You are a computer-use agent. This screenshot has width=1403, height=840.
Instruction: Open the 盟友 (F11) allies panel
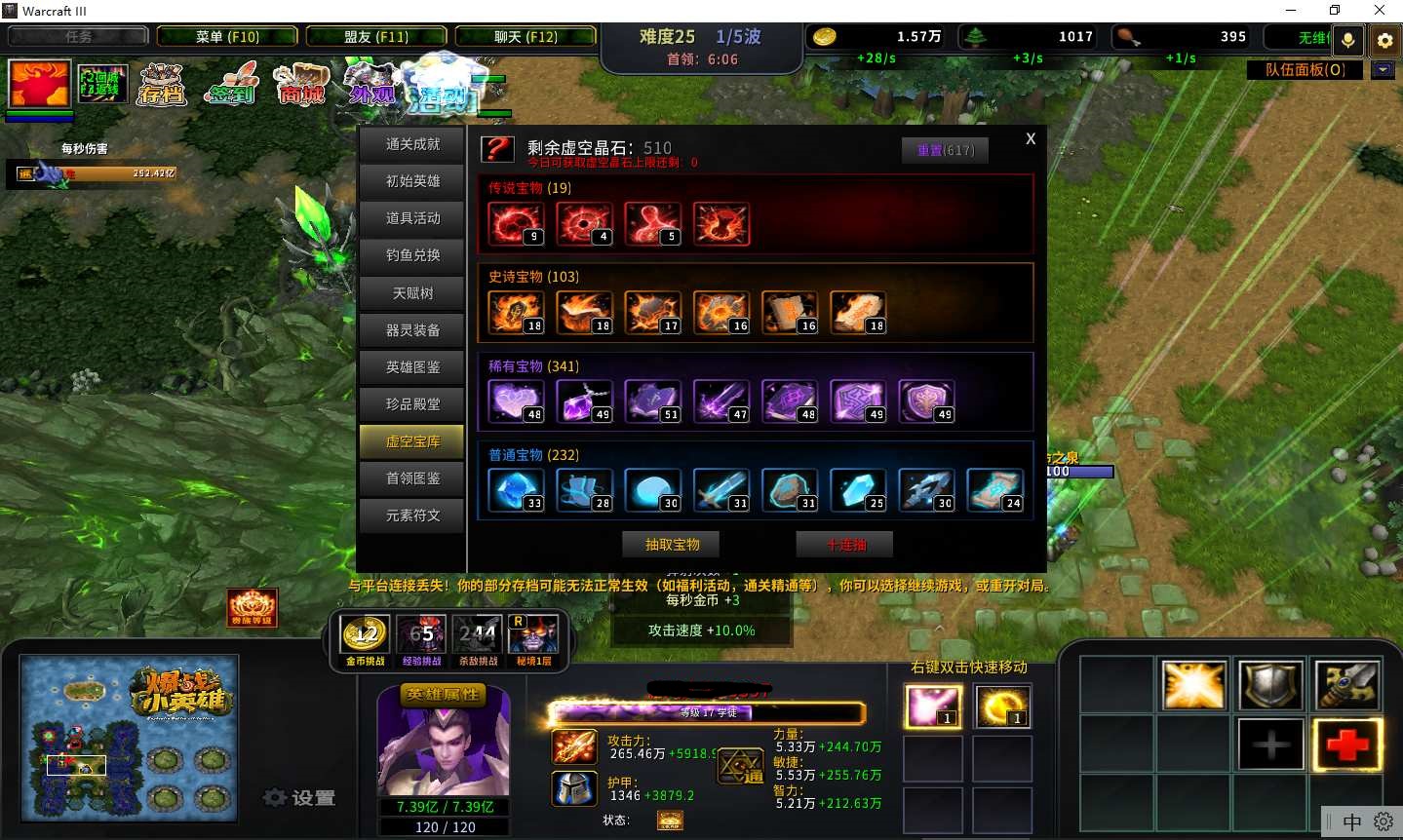coord(376,37)
